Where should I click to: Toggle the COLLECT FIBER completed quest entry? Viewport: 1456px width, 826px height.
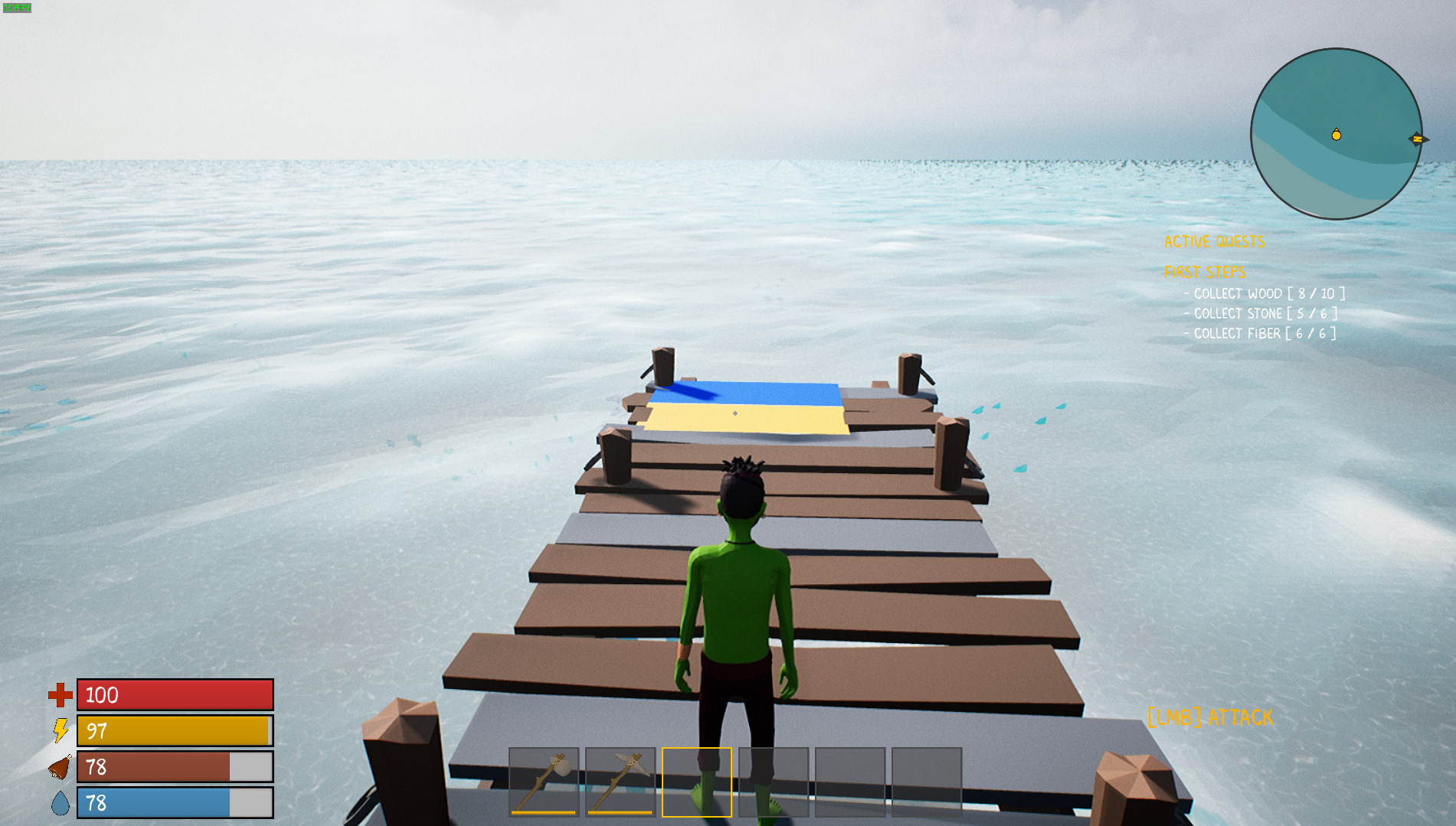(x=1261, y=333)
